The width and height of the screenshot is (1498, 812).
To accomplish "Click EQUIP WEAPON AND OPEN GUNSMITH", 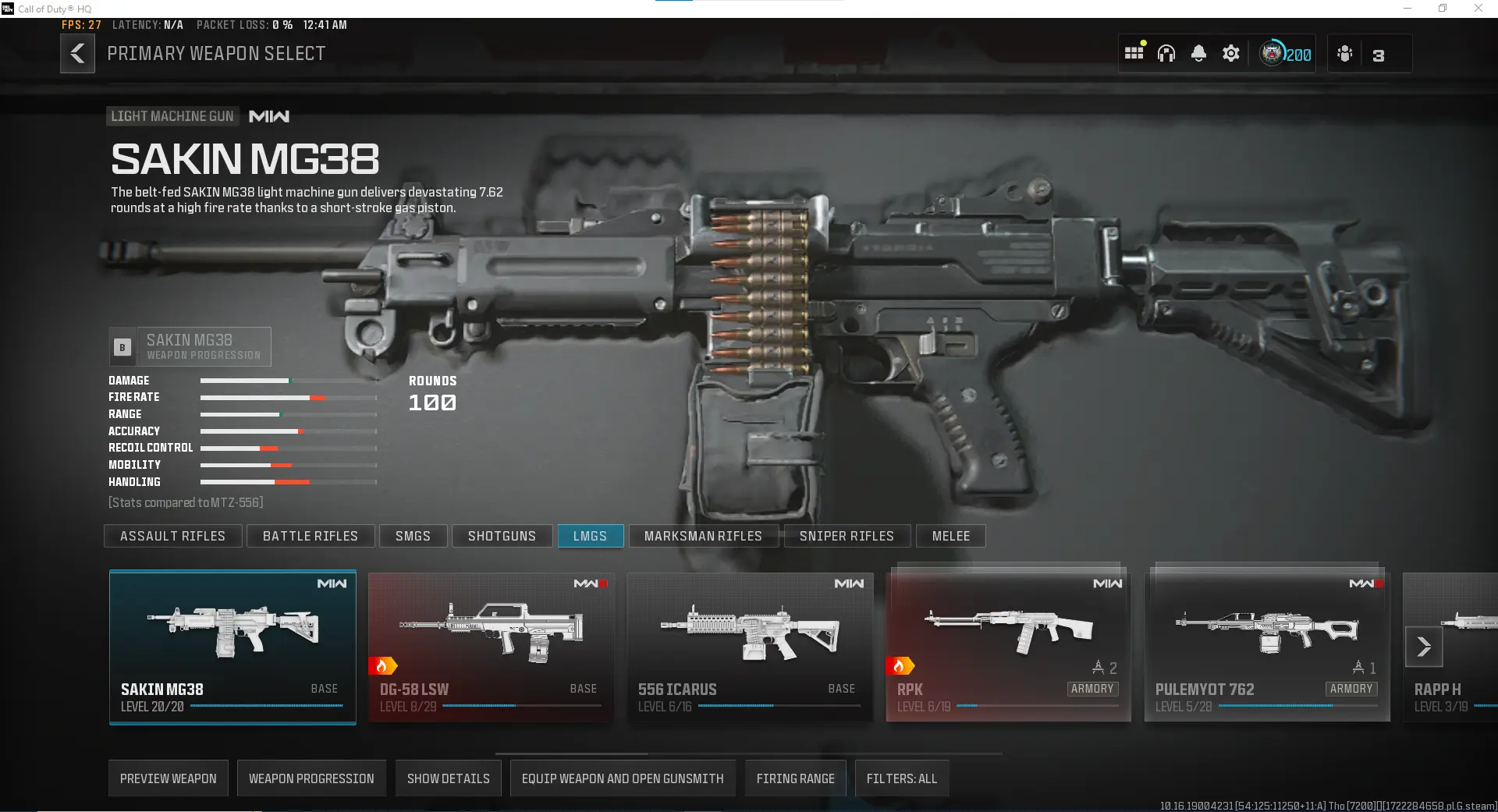I will tap(622, 778).
